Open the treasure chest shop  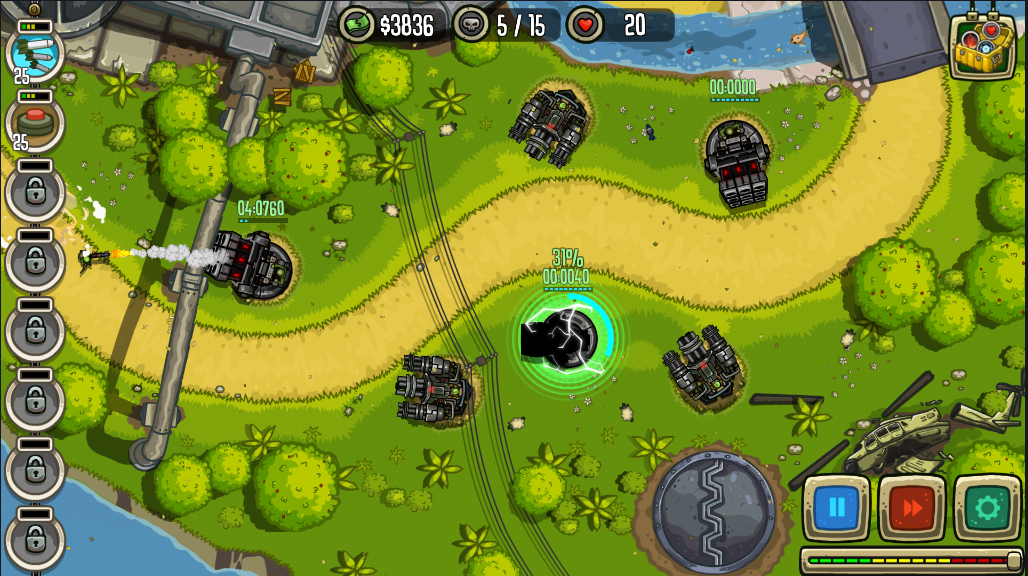[x=982, y=45]
